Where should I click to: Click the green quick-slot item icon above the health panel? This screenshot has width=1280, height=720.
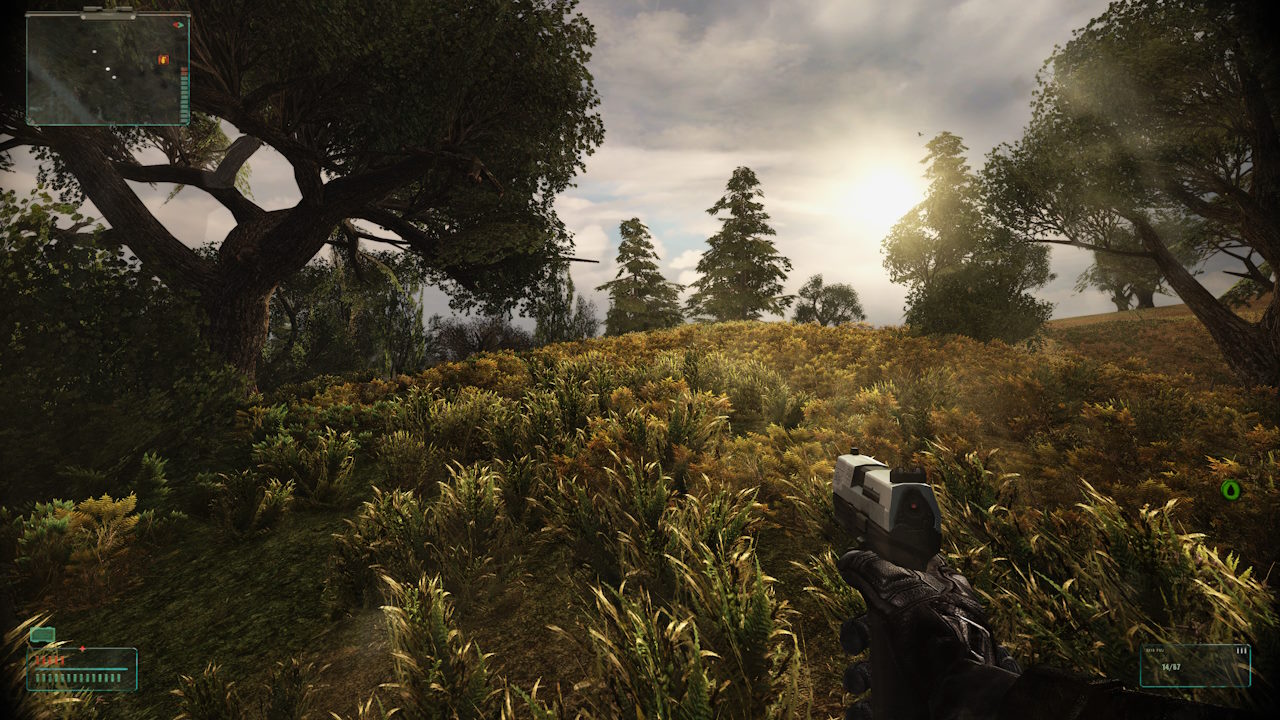point(42,634)
